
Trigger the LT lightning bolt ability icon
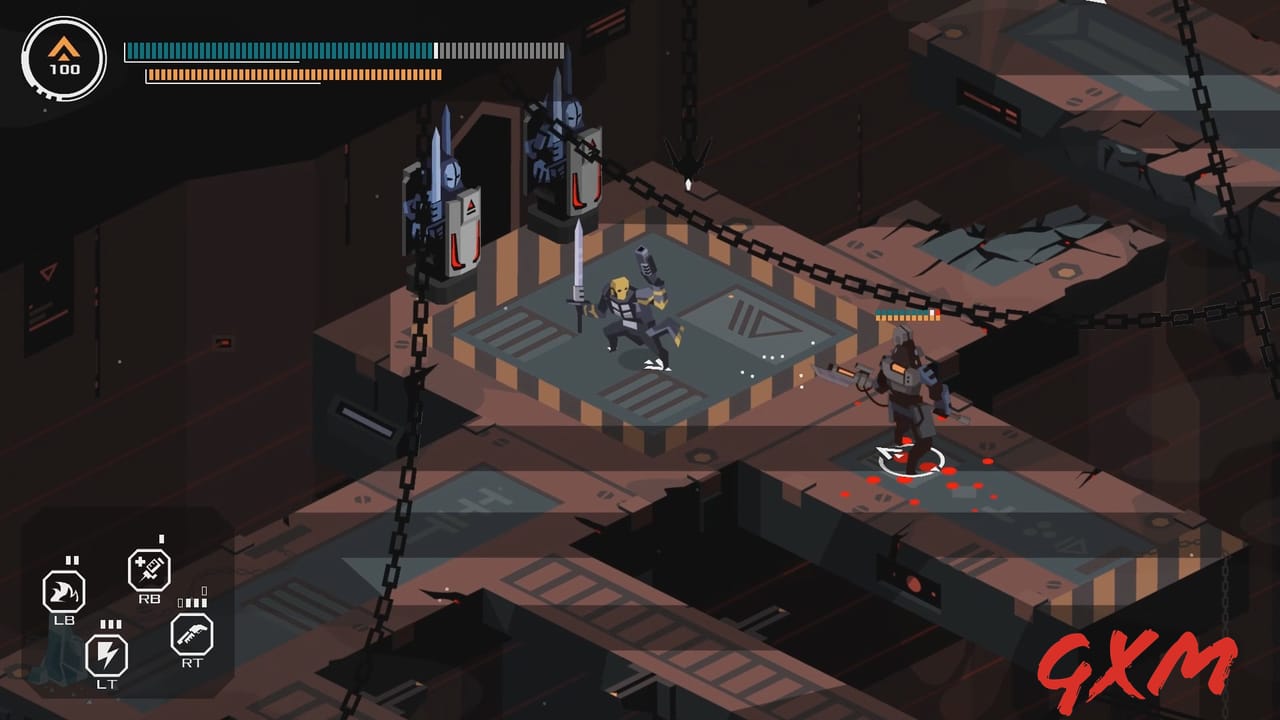(x=108, y=652)
